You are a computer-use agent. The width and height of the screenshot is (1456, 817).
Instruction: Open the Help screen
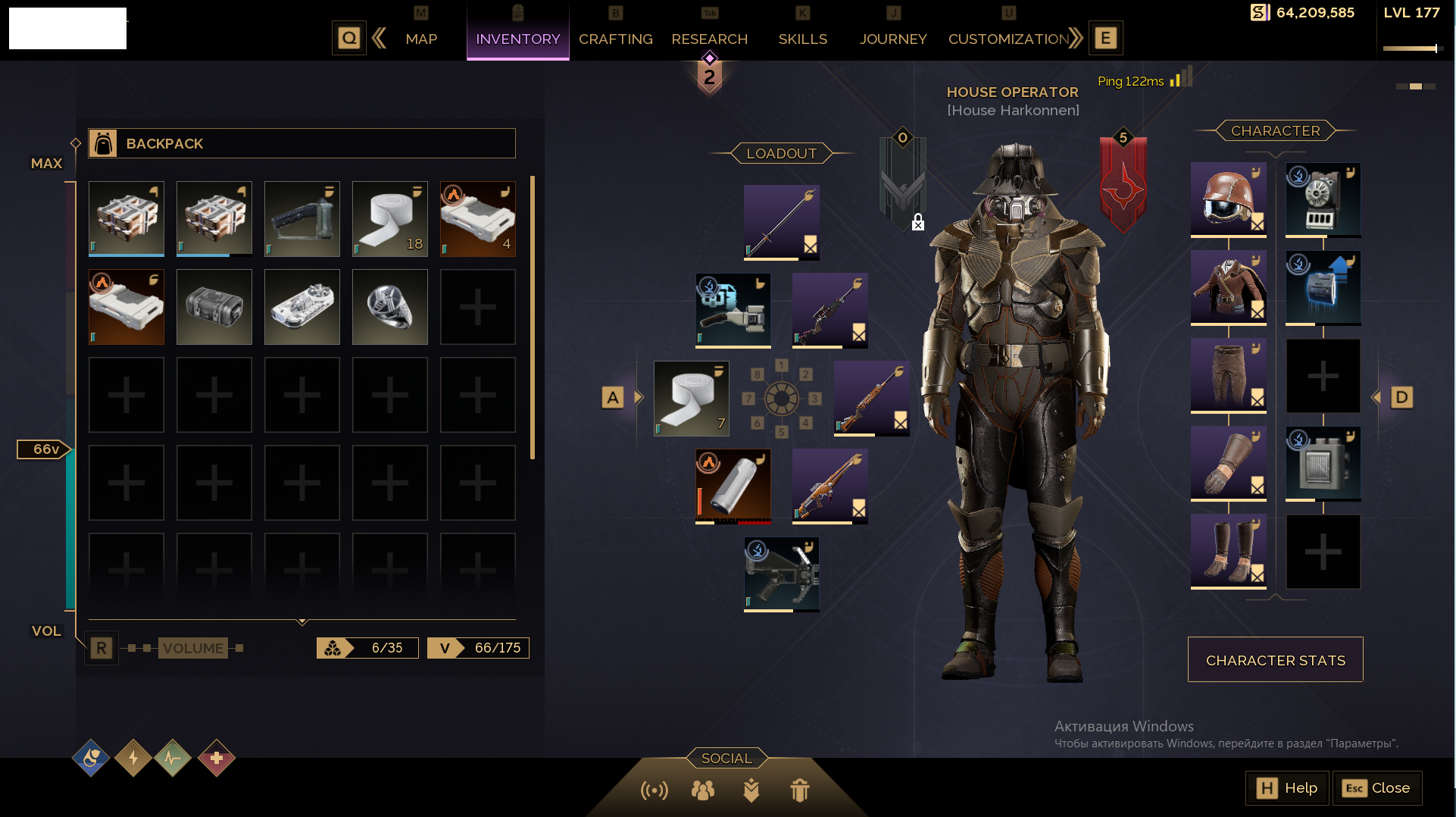1287,788
